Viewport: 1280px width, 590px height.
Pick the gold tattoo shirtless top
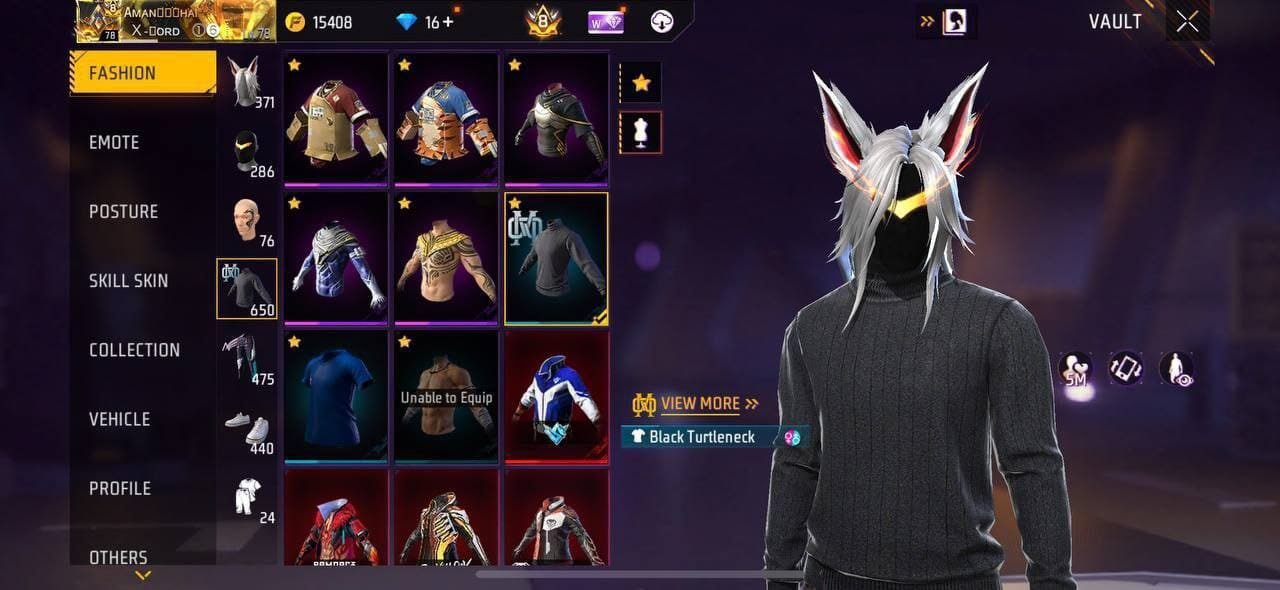pos(446,258)
